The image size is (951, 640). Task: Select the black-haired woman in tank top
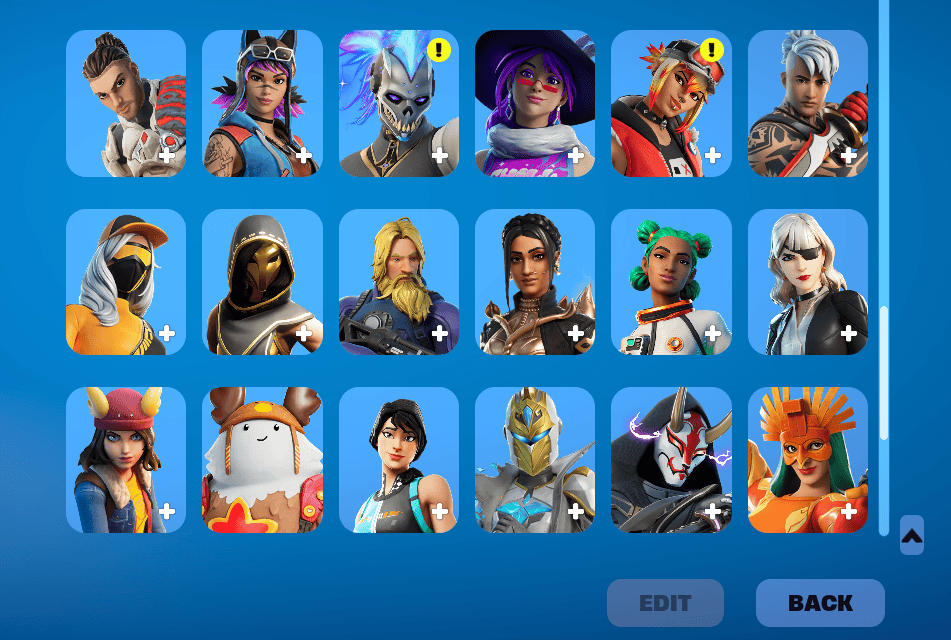(x=398, y=460)
